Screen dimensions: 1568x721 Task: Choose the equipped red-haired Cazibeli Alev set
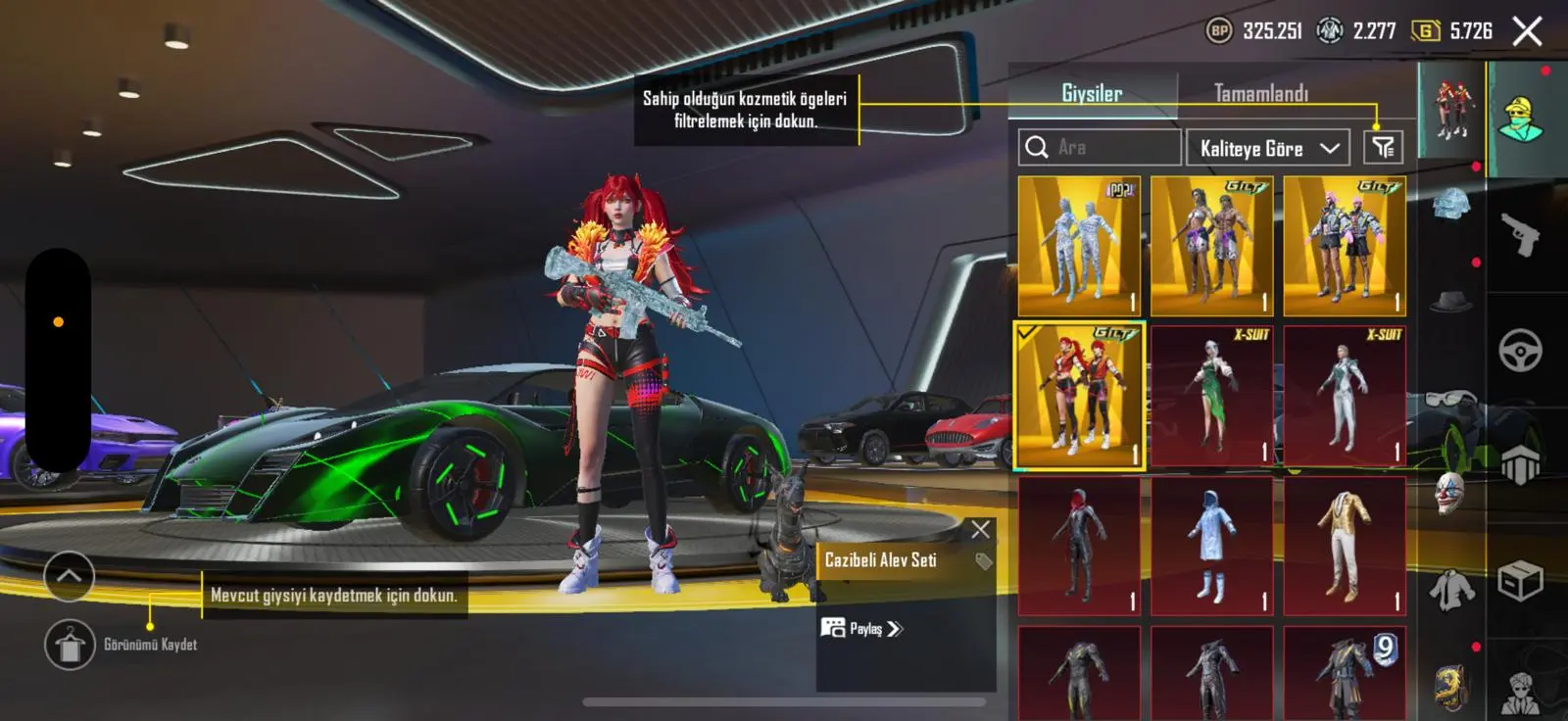click(1078, 396)
